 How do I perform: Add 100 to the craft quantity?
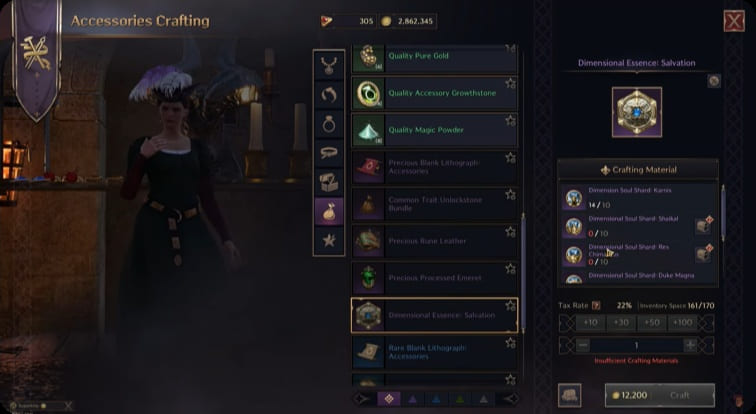pos(684,322)
